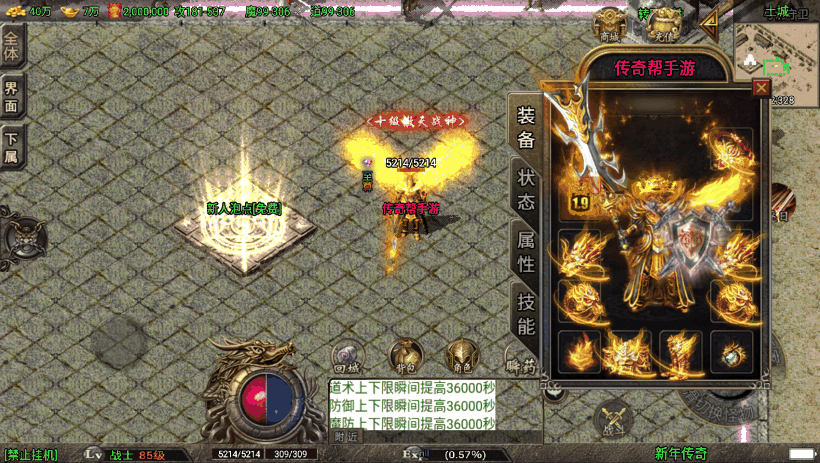Open the 属性 (Attributes) tab
This screenshot has height=463, width=820.
coord(526,252)
